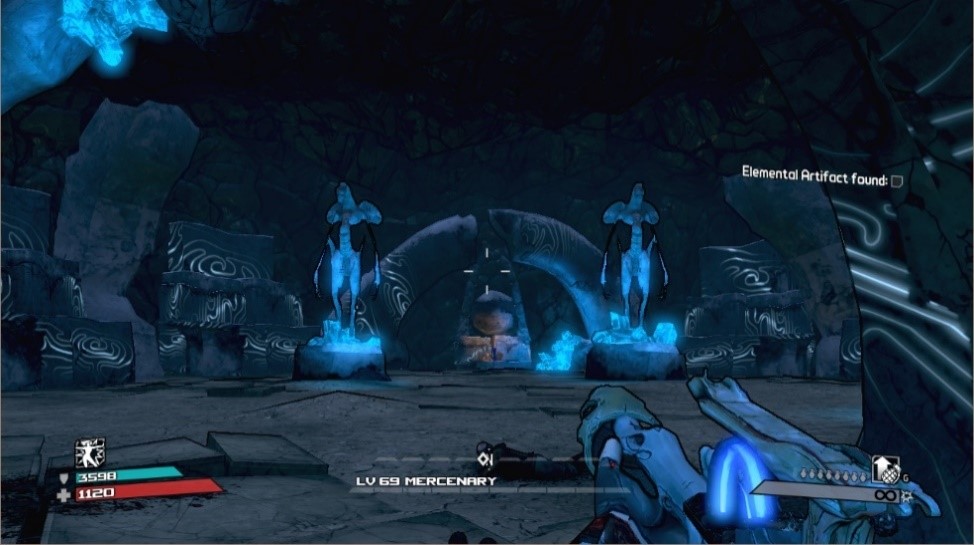Click the diamond waypoint marker on compass

485,459
